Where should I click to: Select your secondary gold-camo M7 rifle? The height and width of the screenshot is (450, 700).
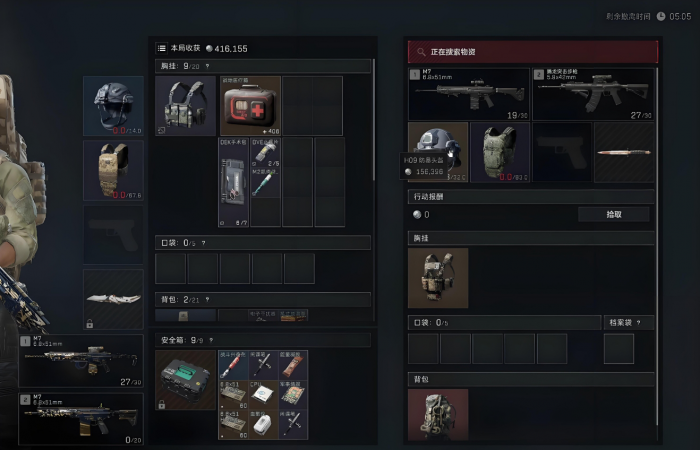coord(81,417)
